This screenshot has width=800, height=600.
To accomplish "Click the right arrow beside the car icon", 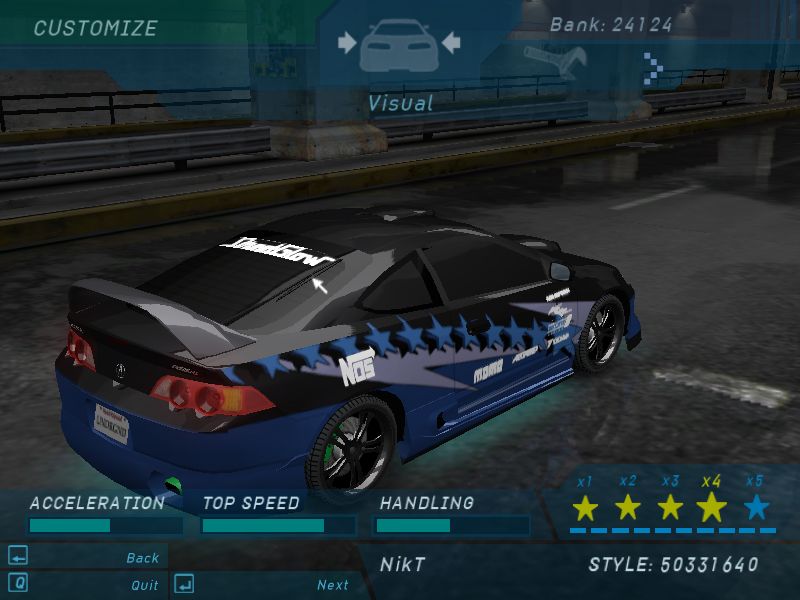I will click(450, 42).
